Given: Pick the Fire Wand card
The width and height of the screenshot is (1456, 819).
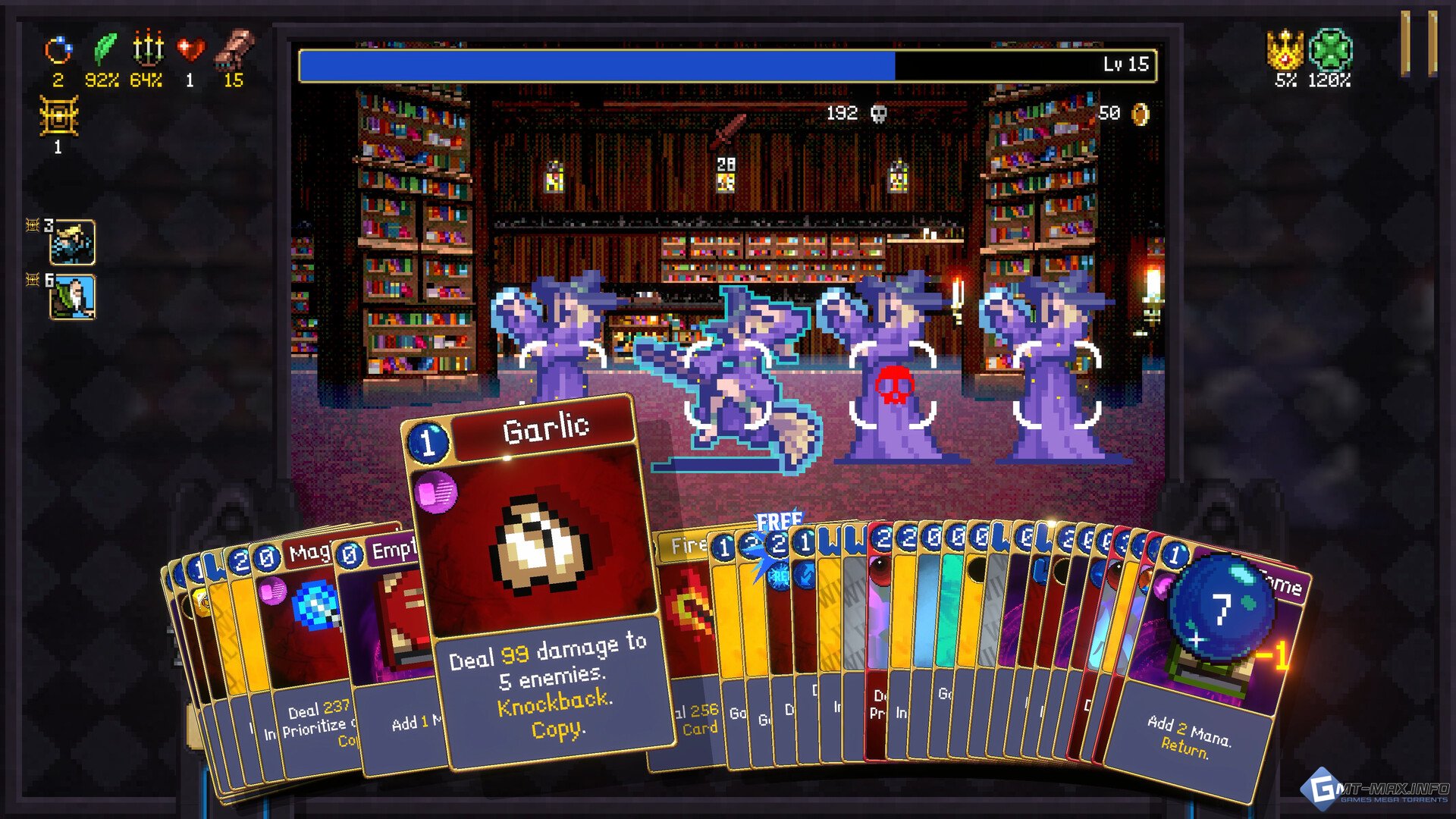Looking at the screenshot, I should pyautogui.click(x=682, y=607).
